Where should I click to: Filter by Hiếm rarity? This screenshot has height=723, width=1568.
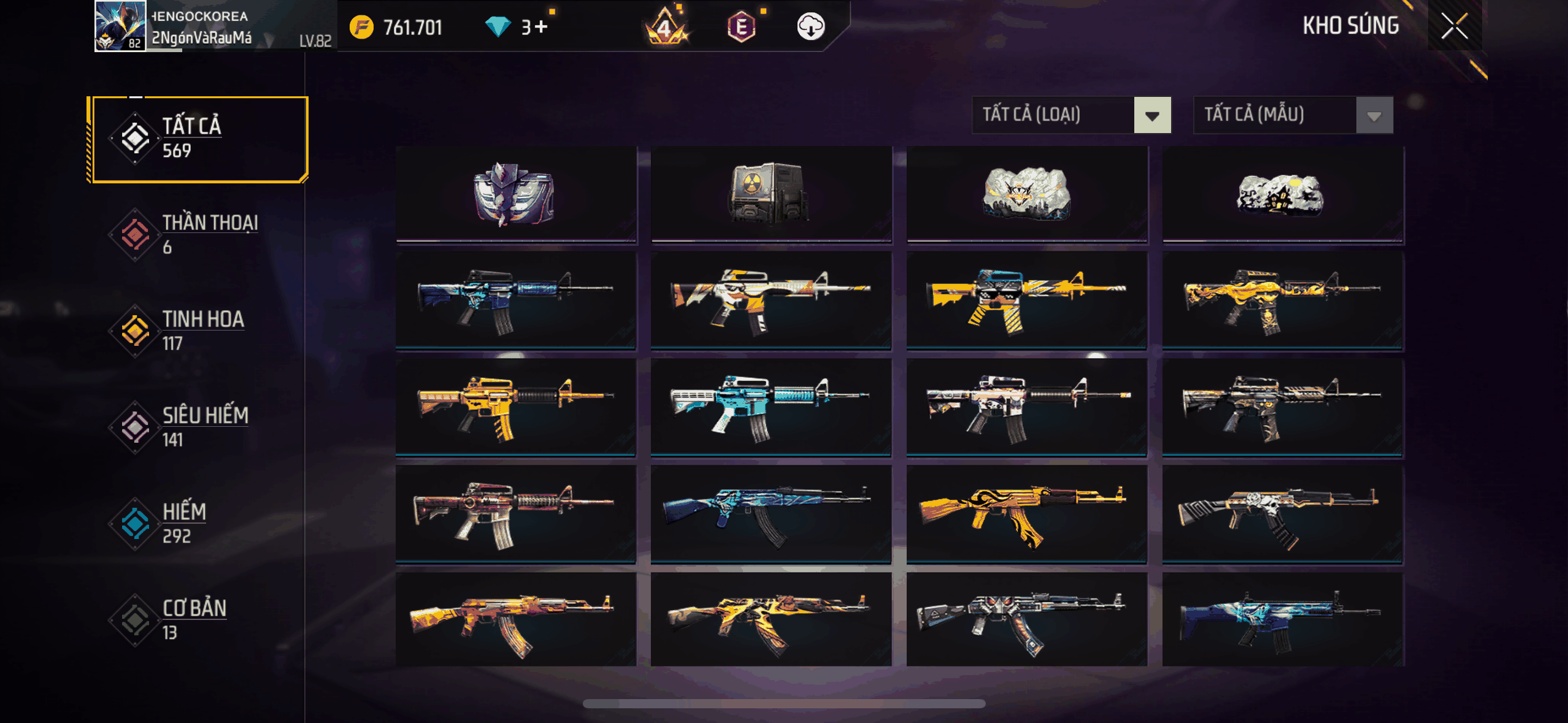coord(198,524)
